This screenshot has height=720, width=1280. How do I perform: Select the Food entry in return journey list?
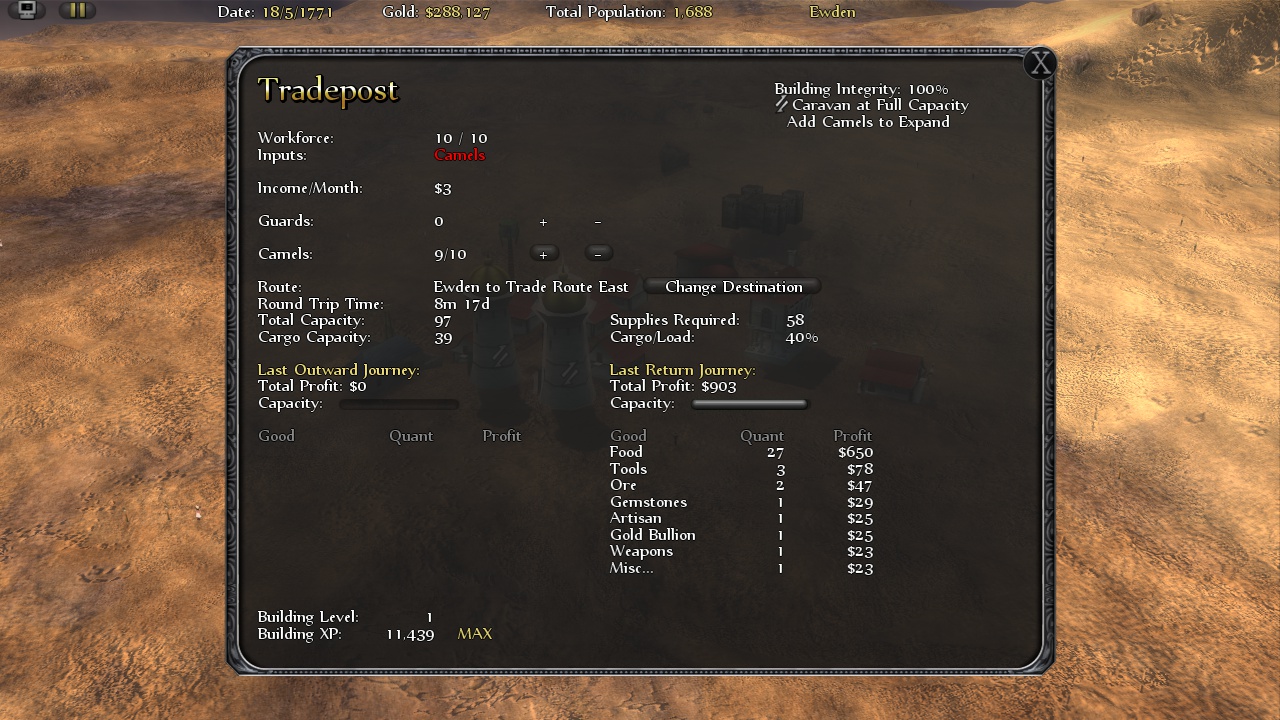[x=626, y=452]
